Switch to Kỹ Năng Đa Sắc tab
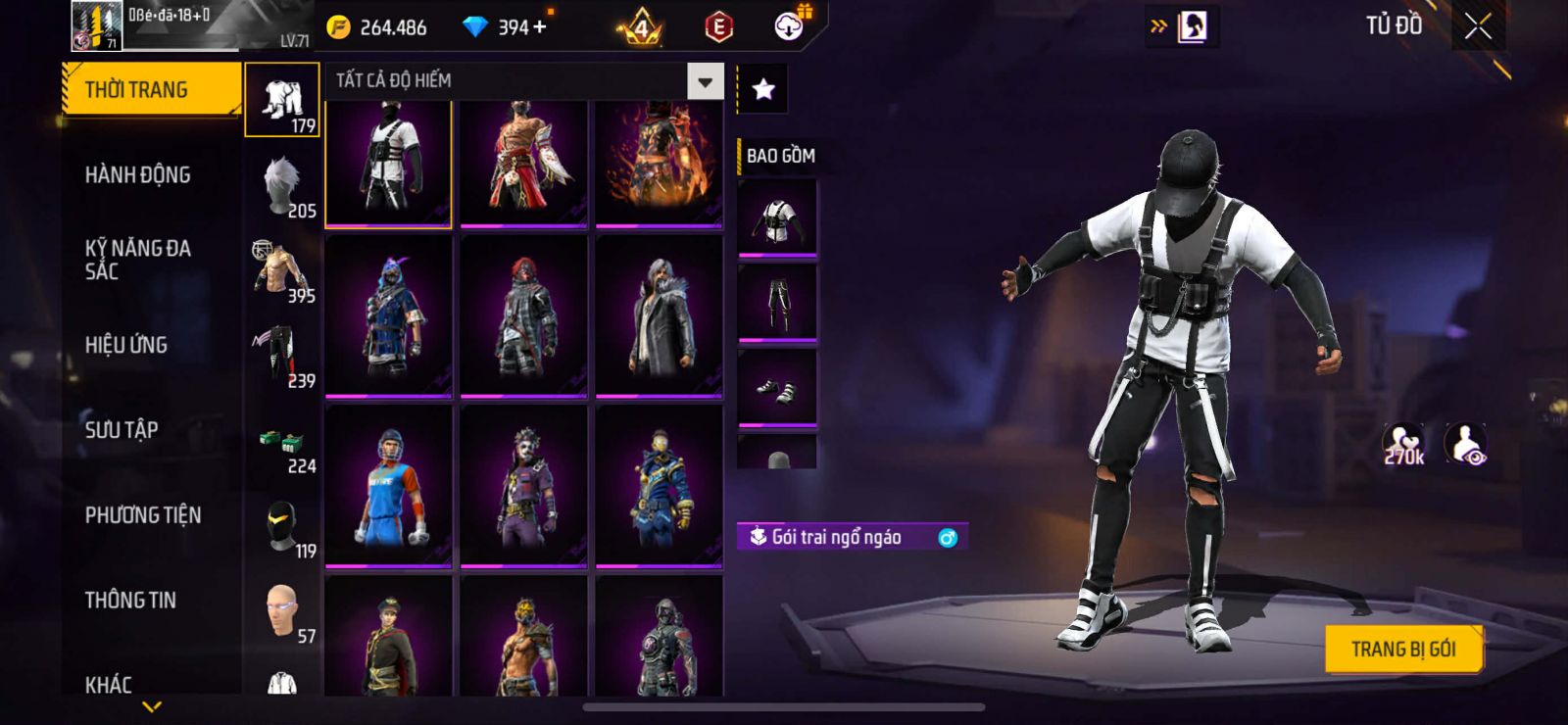The height and width of the screenshot is (725, 1568). point(138,260)
